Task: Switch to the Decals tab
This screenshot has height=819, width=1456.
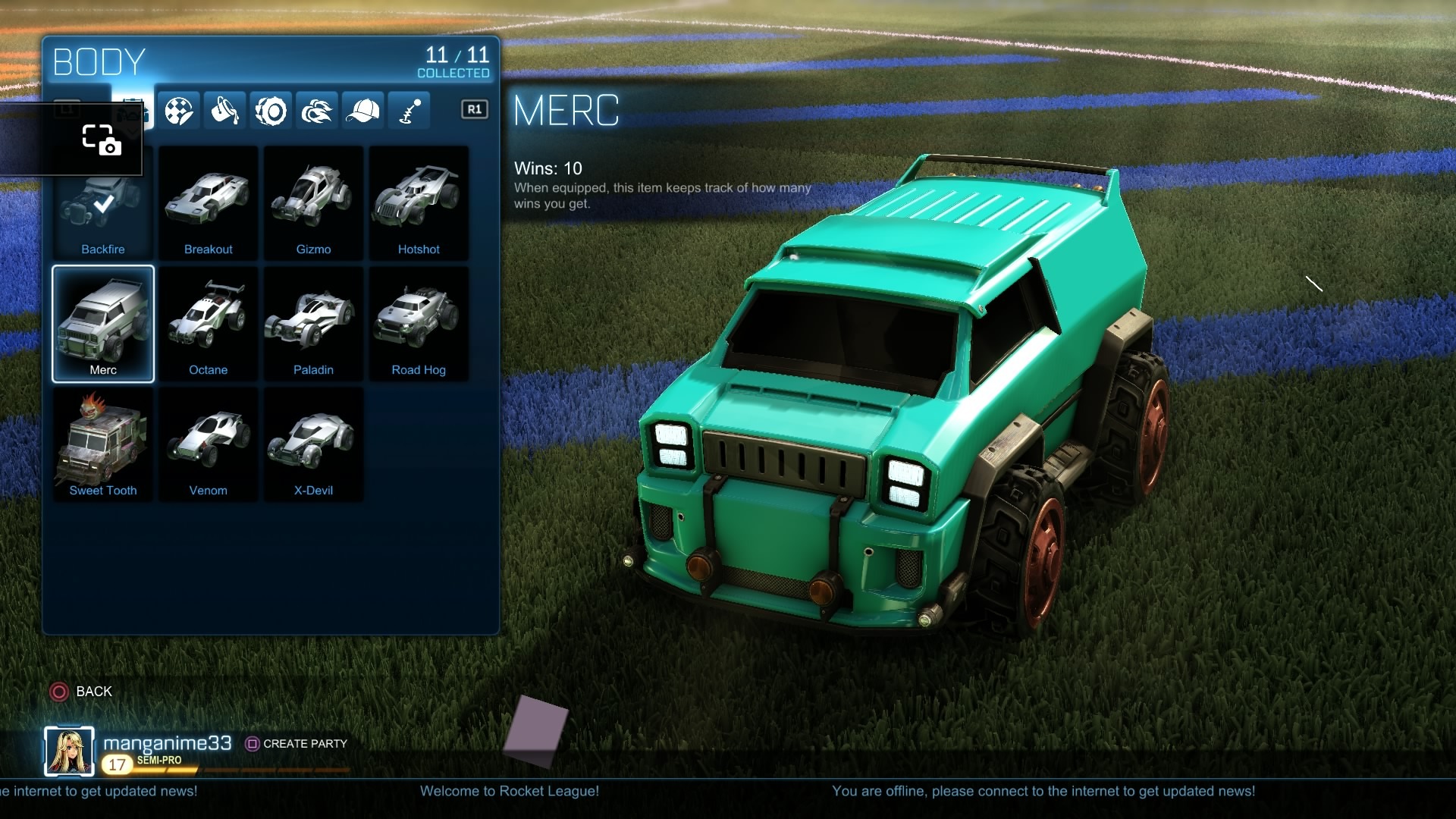Action: coord(179,111)
